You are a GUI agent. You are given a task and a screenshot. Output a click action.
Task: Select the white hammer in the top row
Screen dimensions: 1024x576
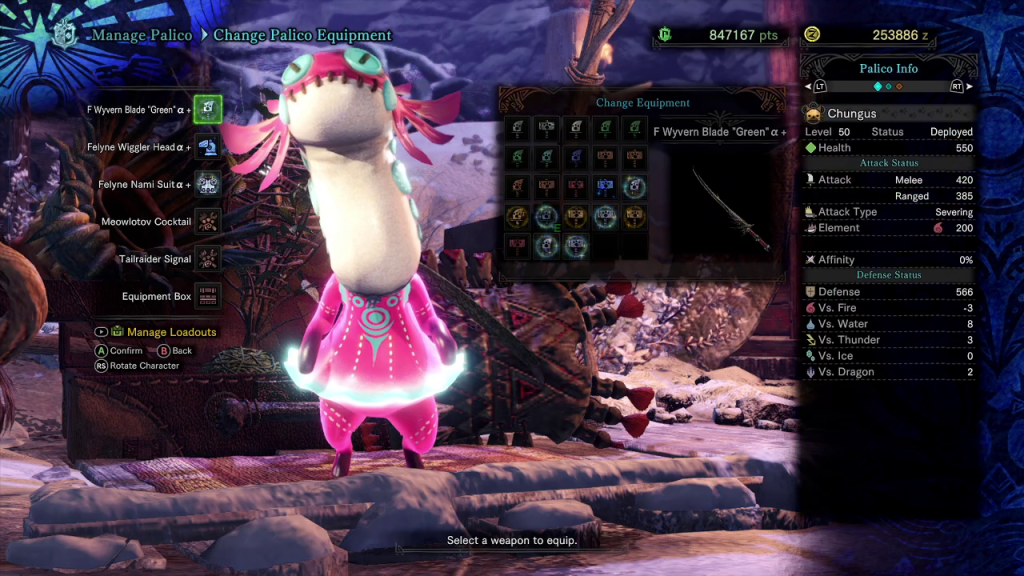click(x=547, y=128)
